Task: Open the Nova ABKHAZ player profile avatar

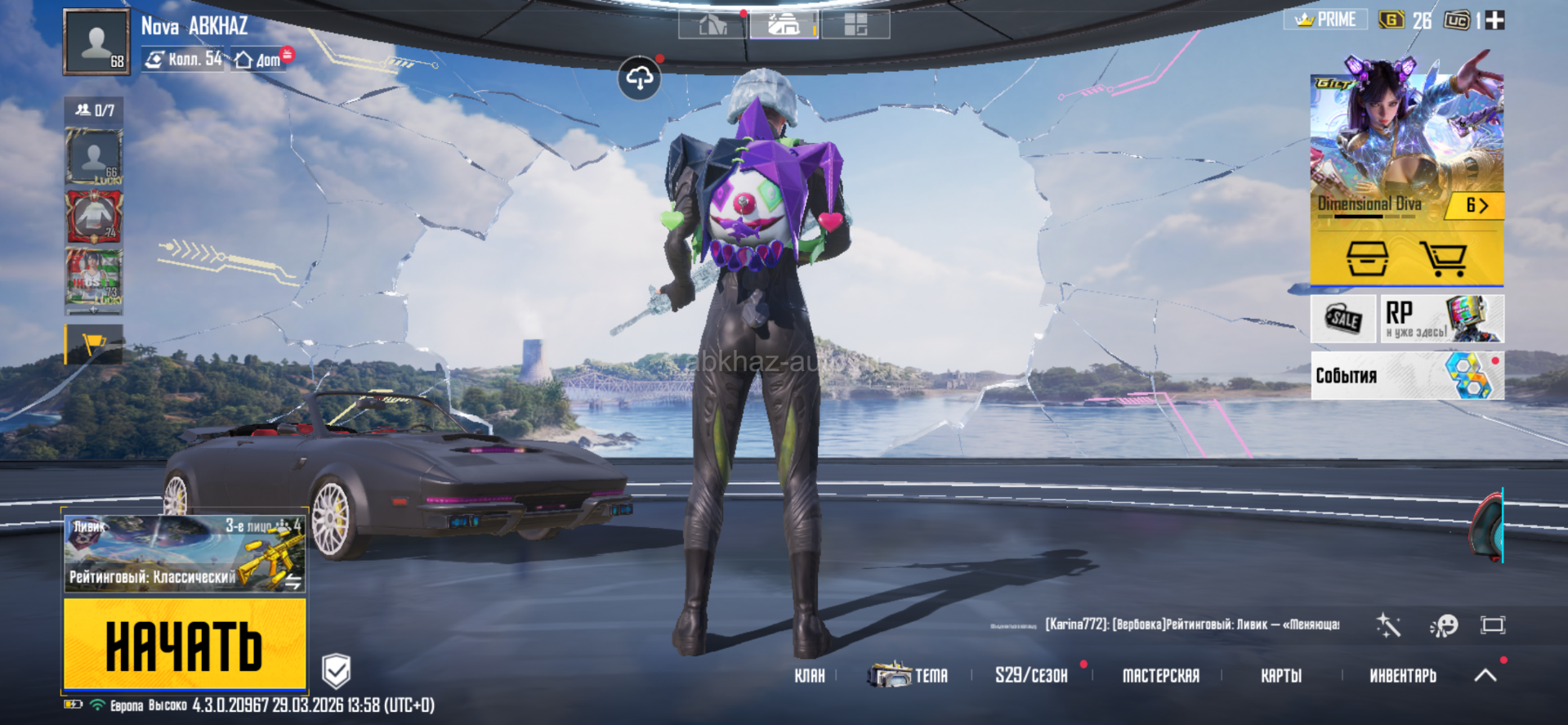Action: pyautogui.click(x=96, y=42)
